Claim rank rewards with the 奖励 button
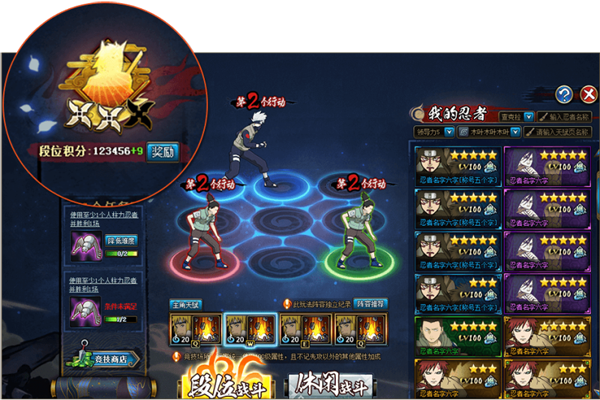 click(163, 152)
